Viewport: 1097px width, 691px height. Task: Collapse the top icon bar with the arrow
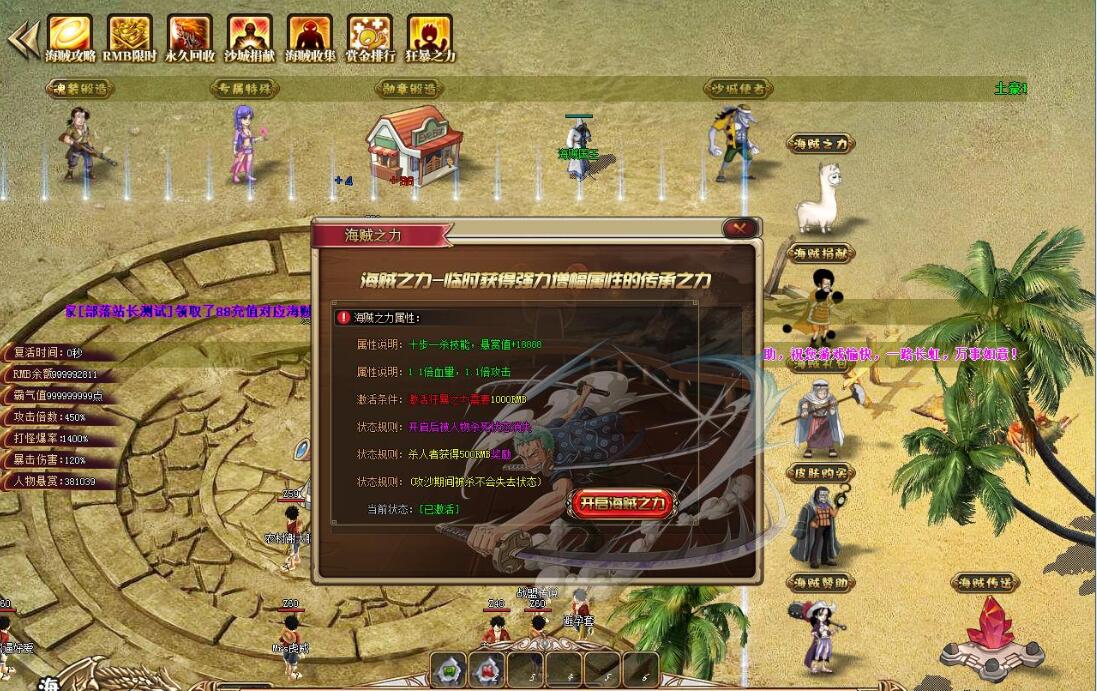click(21, 38)
